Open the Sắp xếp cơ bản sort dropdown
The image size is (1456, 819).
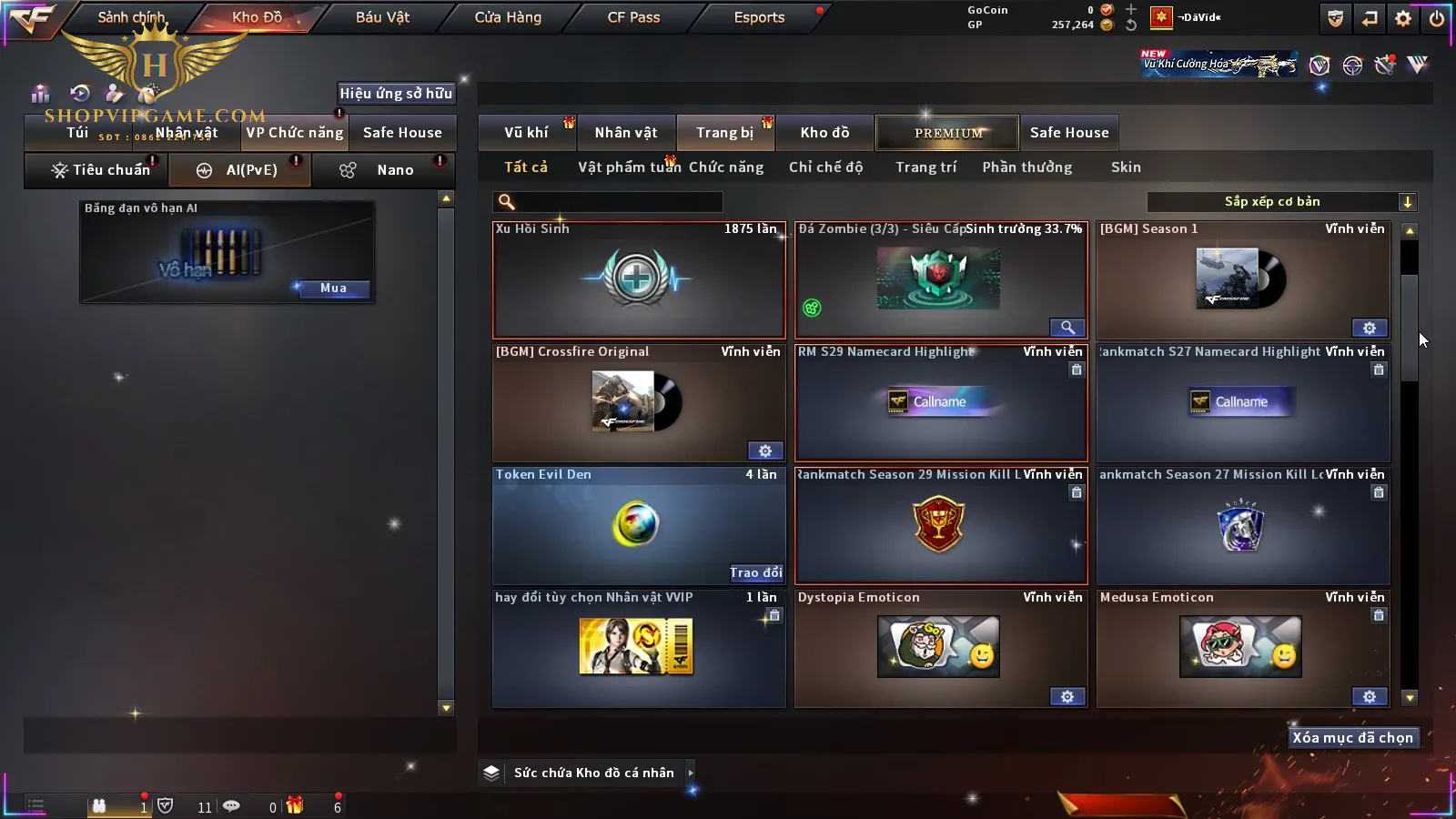1281,202
